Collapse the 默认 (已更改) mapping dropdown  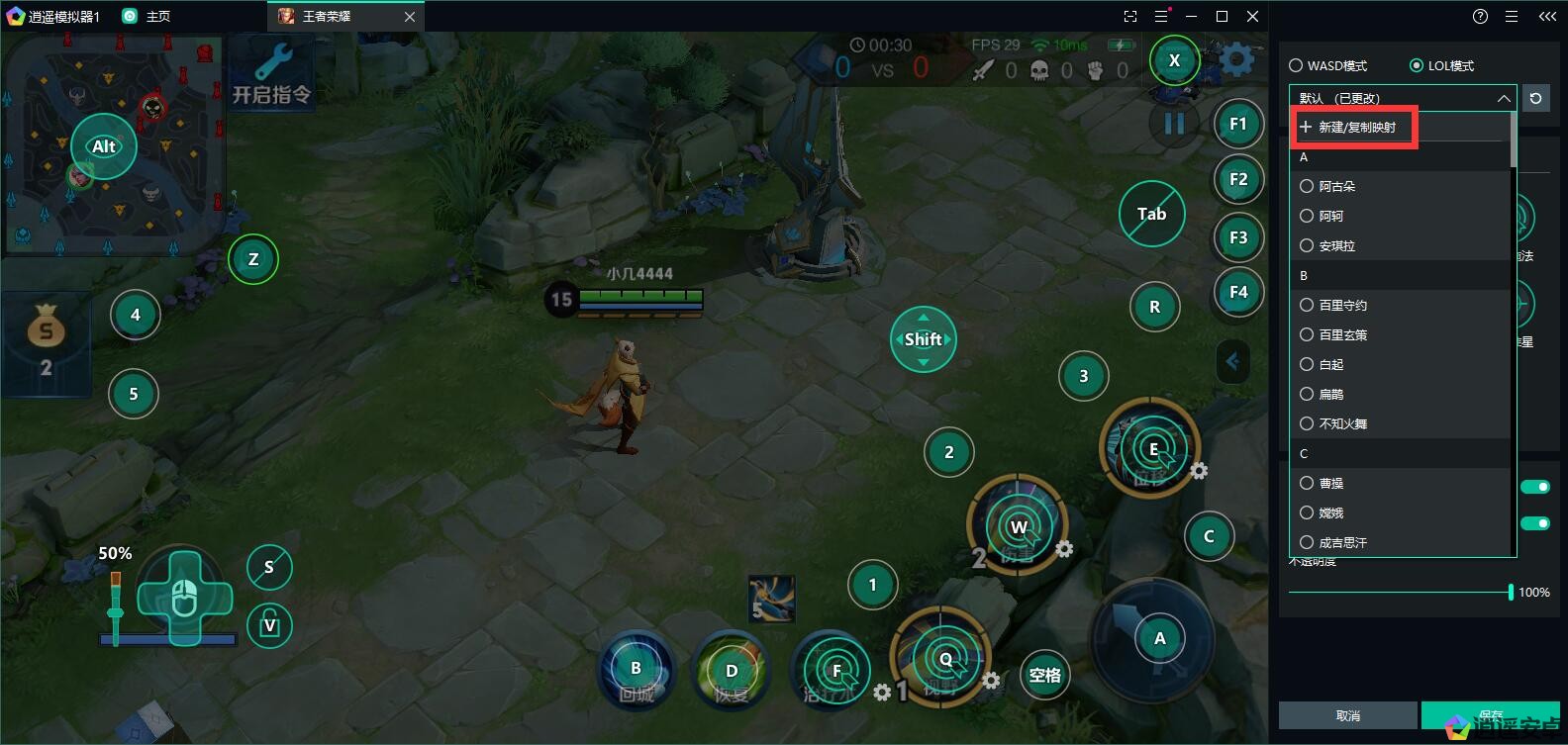[x=1503, y=98]
